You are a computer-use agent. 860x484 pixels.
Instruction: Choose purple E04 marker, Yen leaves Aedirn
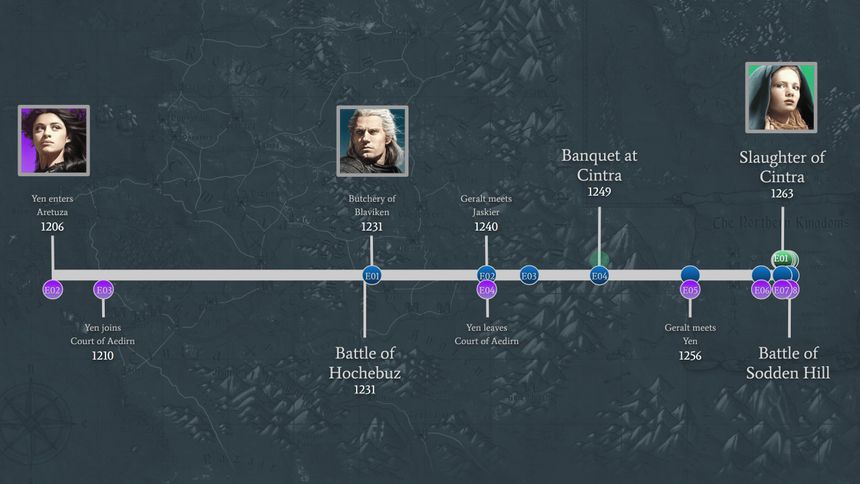(487, 291)
